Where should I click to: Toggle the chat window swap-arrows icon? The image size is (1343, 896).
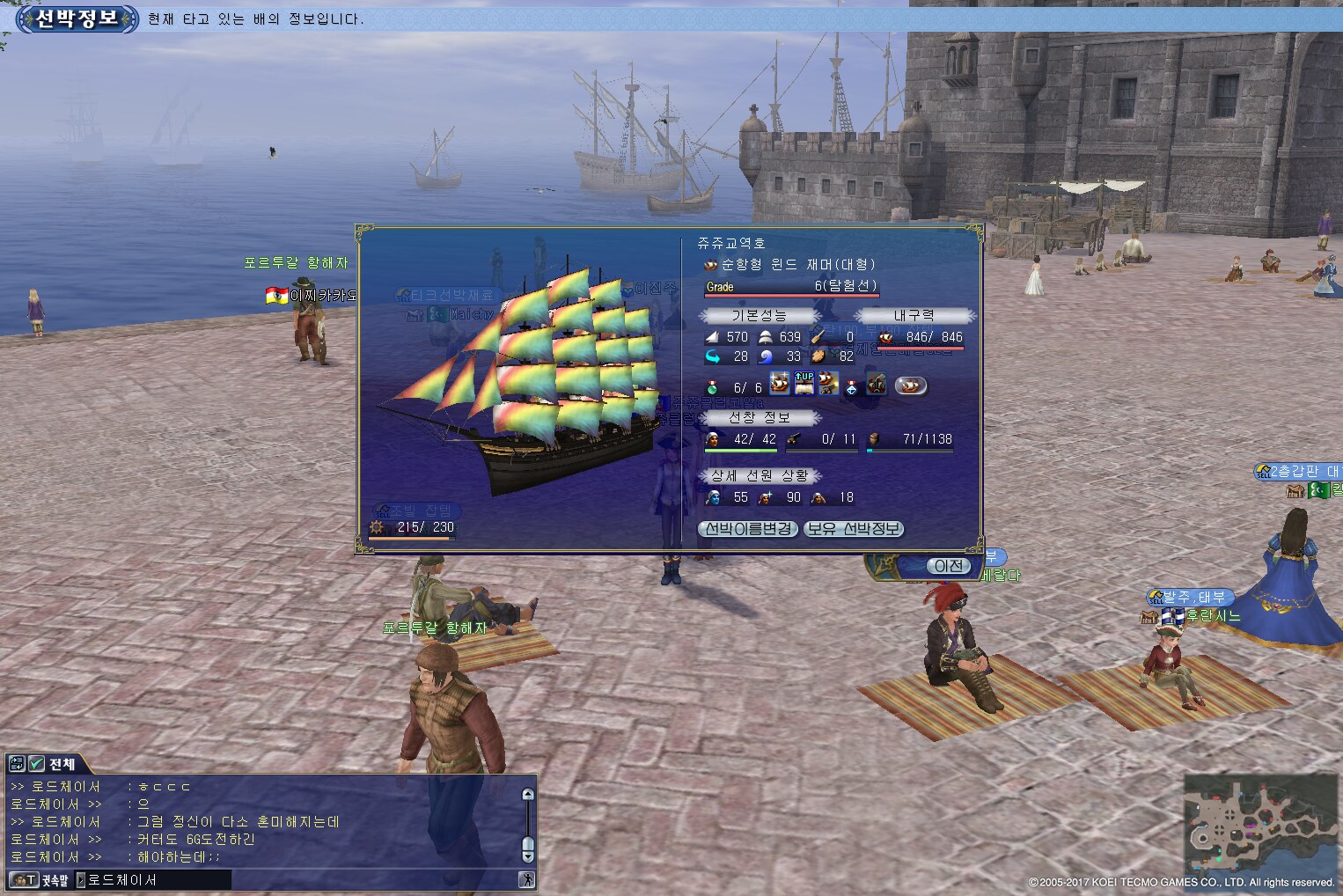17,764
